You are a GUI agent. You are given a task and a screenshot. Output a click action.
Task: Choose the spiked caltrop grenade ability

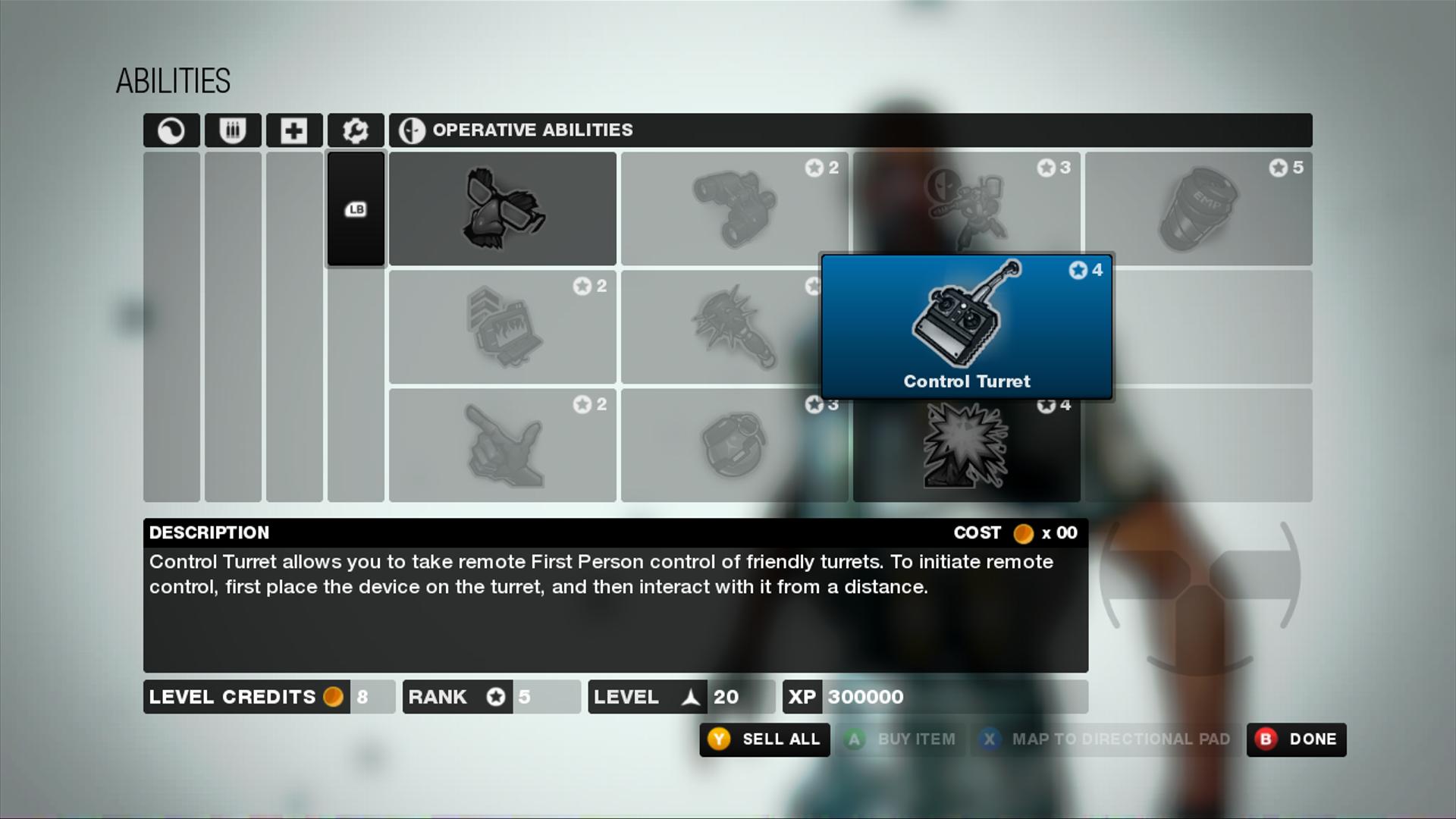[x=720, y=327]
